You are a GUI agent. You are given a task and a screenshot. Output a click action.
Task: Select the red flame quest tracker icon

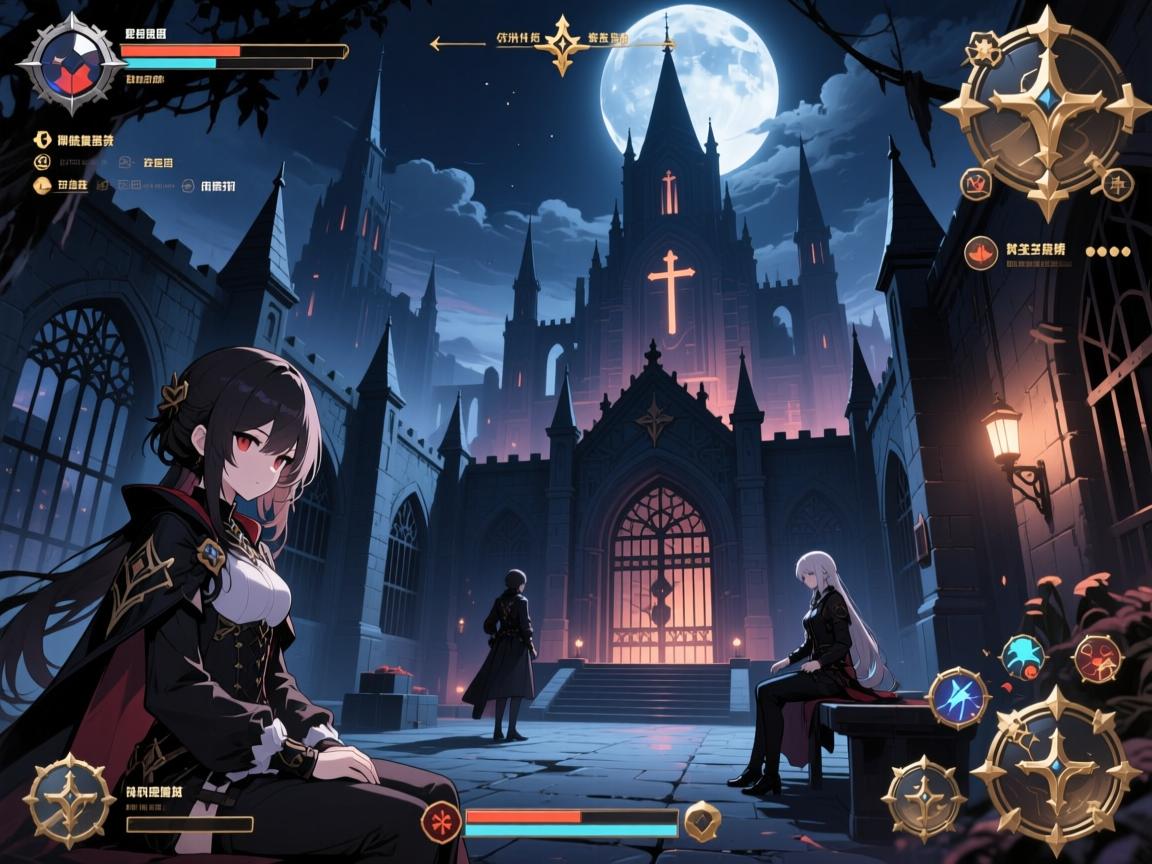point(980,253)
